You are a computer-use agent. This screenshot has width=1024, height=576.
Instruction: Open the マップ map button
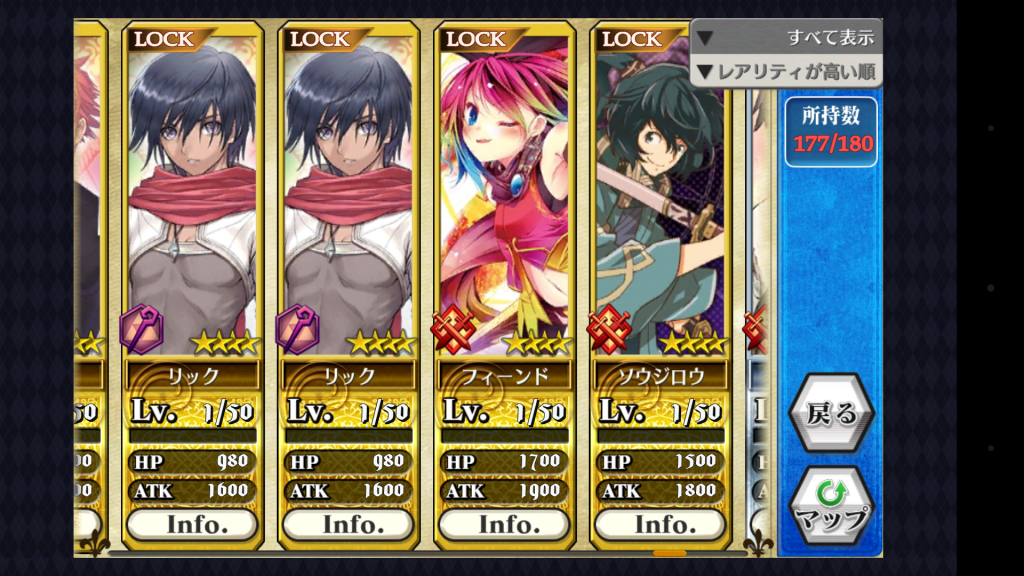pyautogui.click(x=830, y=506)
